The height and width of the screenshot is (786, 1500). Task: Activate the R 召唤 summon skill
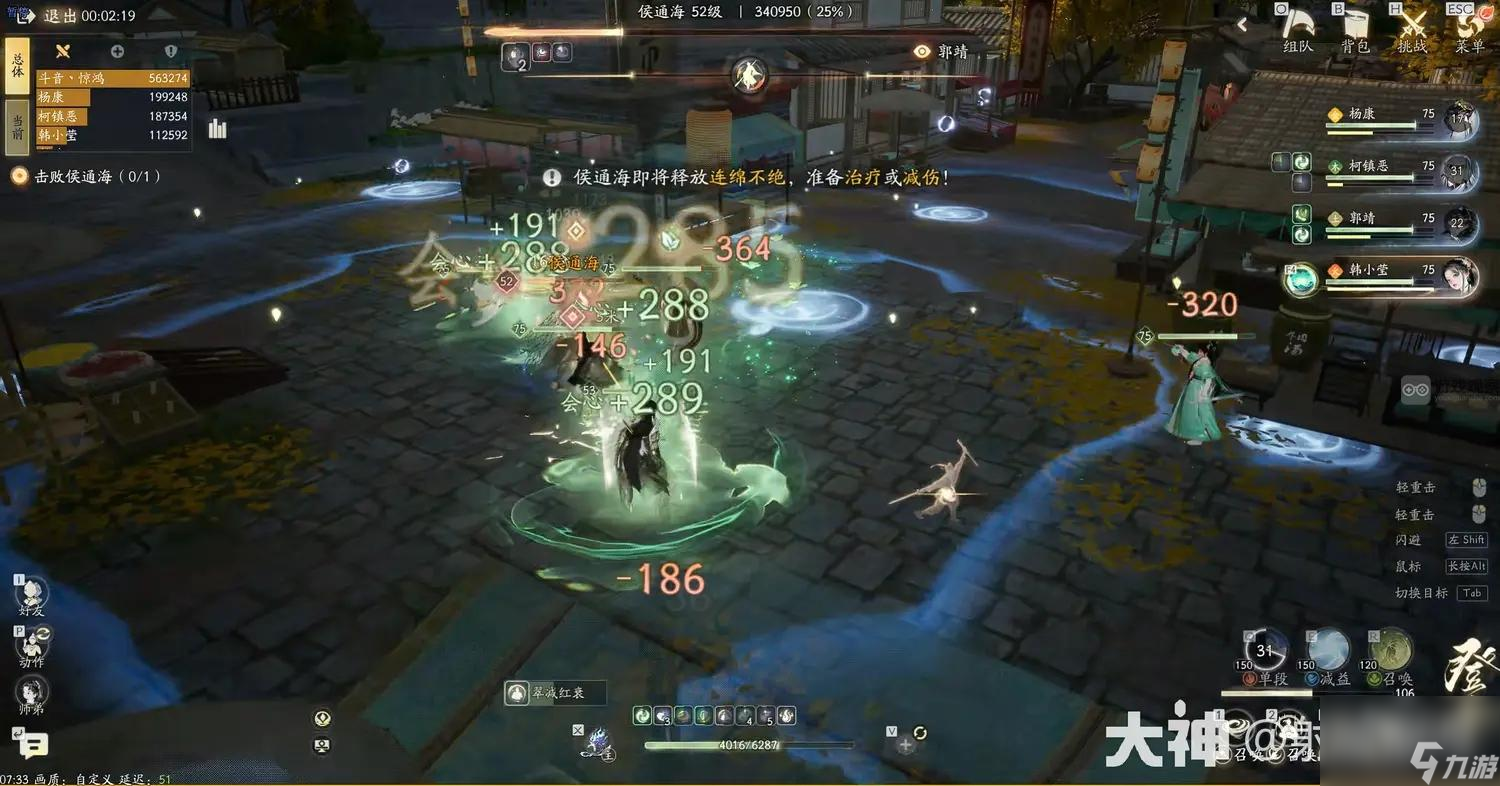coord(1391,650)
